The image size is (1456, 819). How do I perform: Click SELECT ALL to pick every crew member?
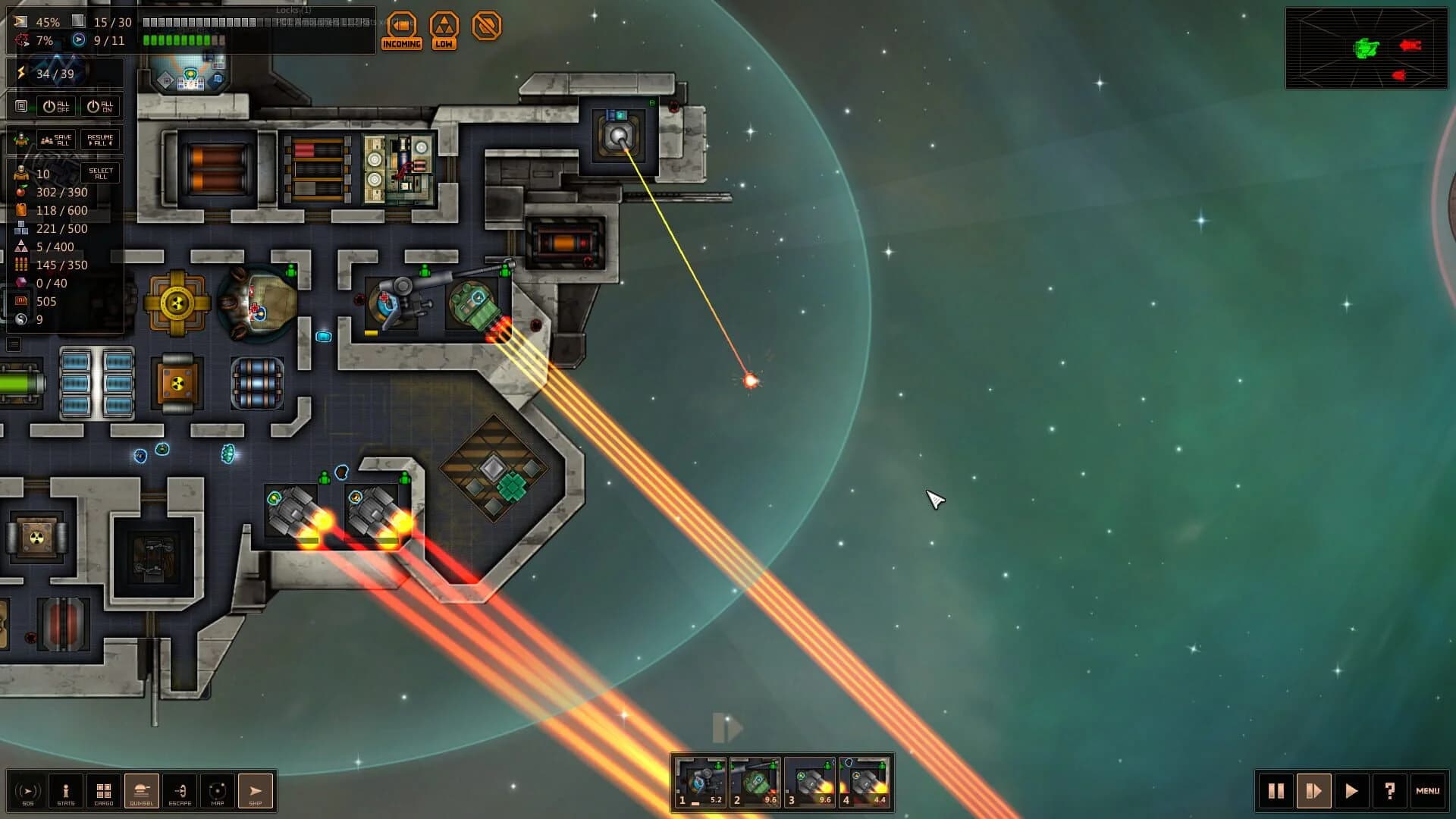[99, 173]
